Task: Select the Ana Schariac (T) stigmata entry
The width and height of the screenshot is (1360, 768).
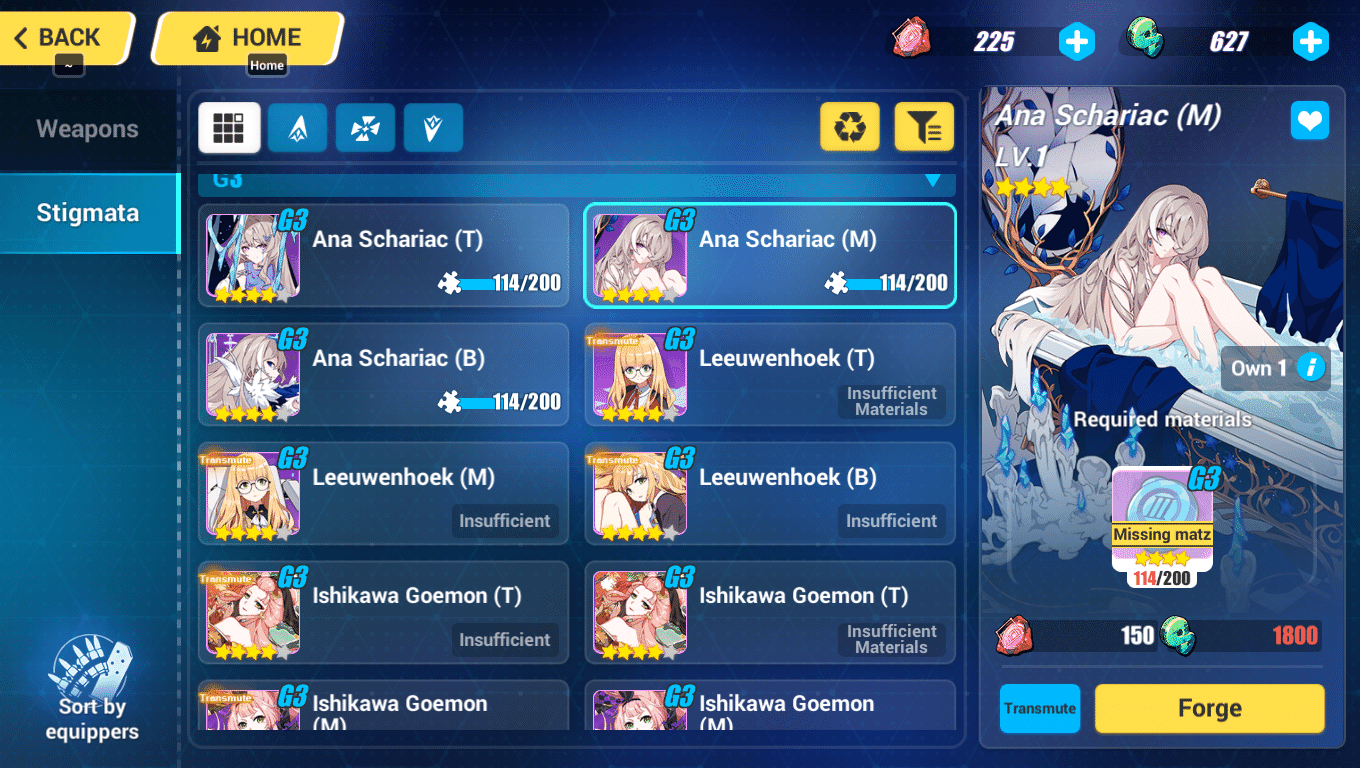Action: 383,255
